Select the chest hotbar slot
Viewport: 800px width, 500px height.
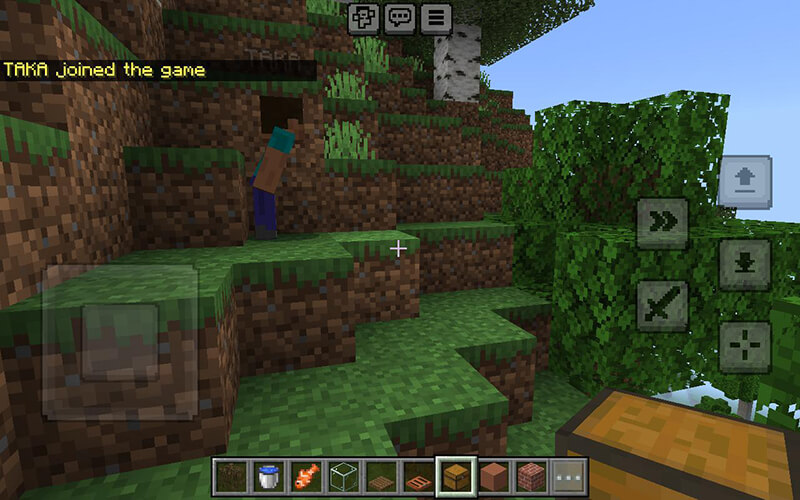(x=455, y=475)
